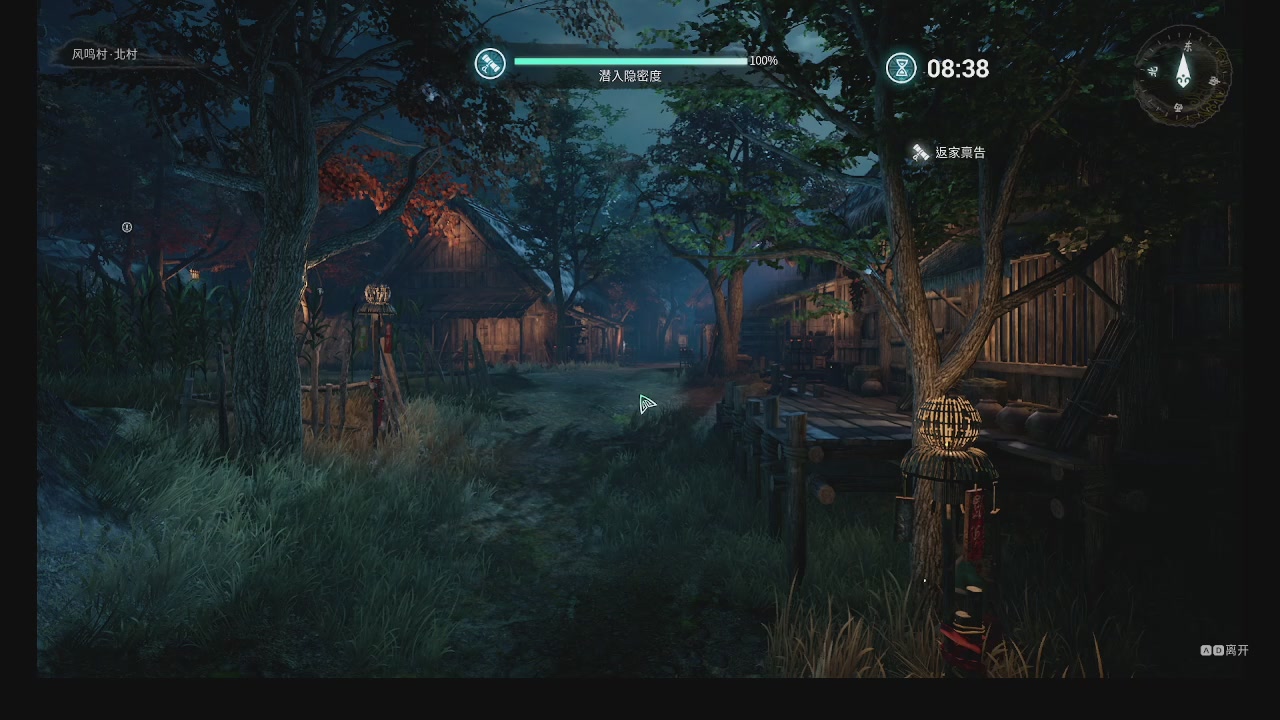Click the hourglass timer icon
This screenshot has width=1280, height=720.
click(x=901, y=68)
